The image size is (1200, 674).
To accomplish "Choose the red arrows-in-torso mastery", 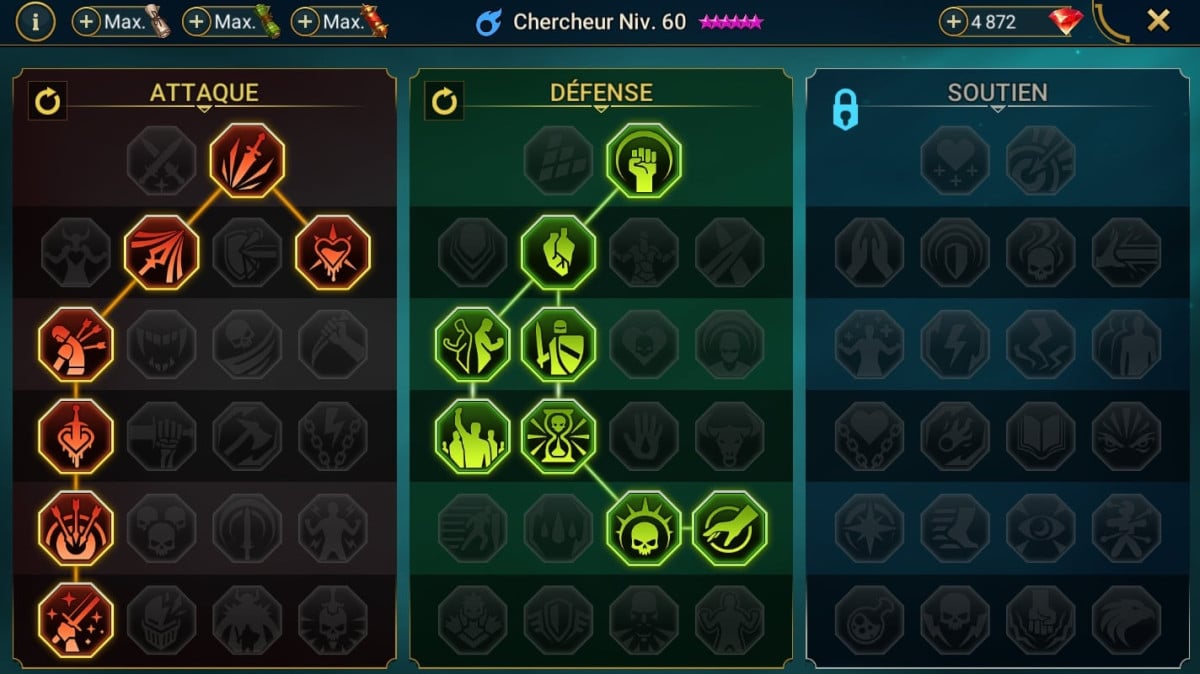I will 76,344.
